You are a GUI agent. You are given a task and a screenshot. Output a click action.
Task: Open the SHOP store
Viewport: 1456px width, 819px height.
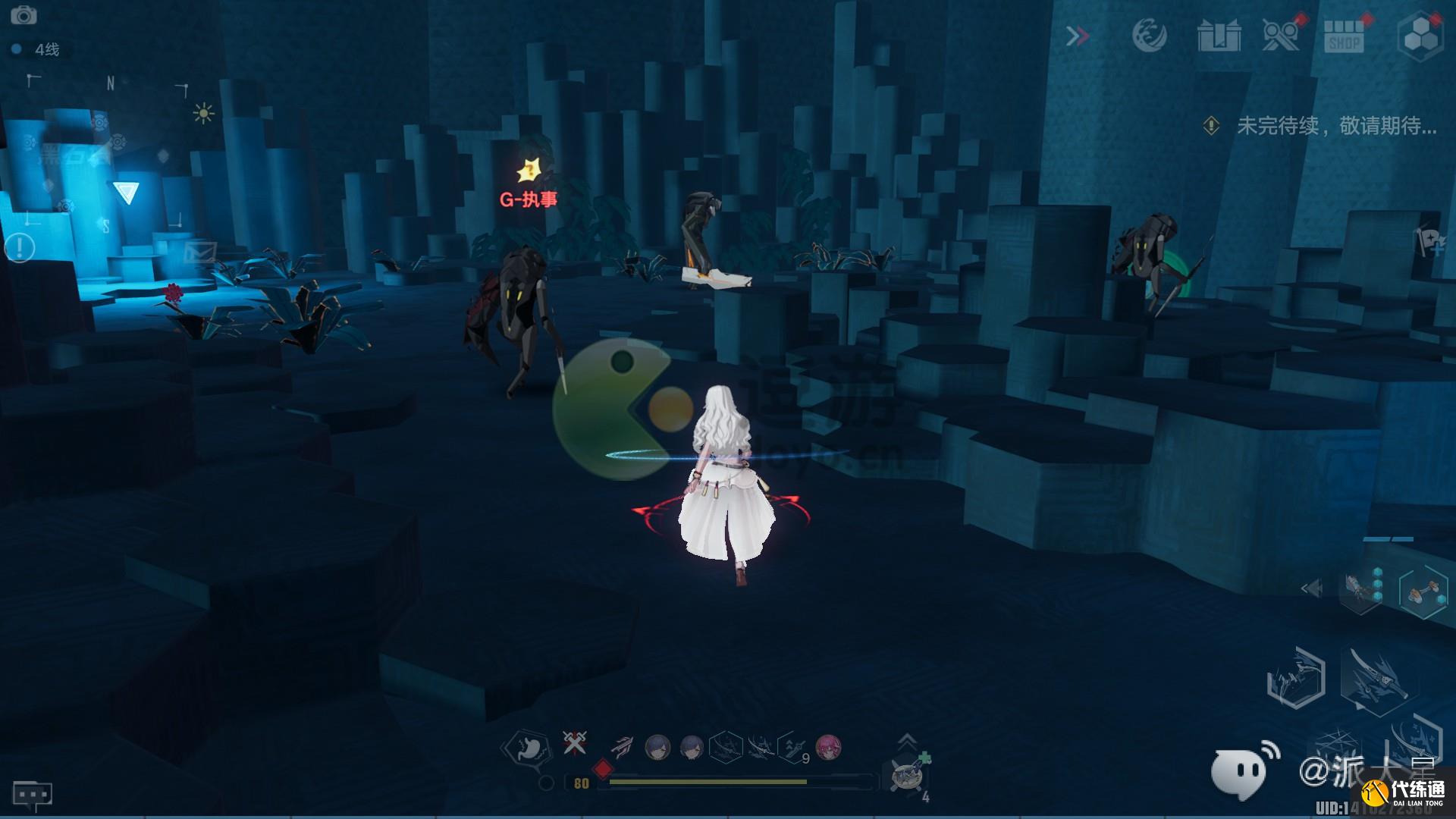[1344, 36]
